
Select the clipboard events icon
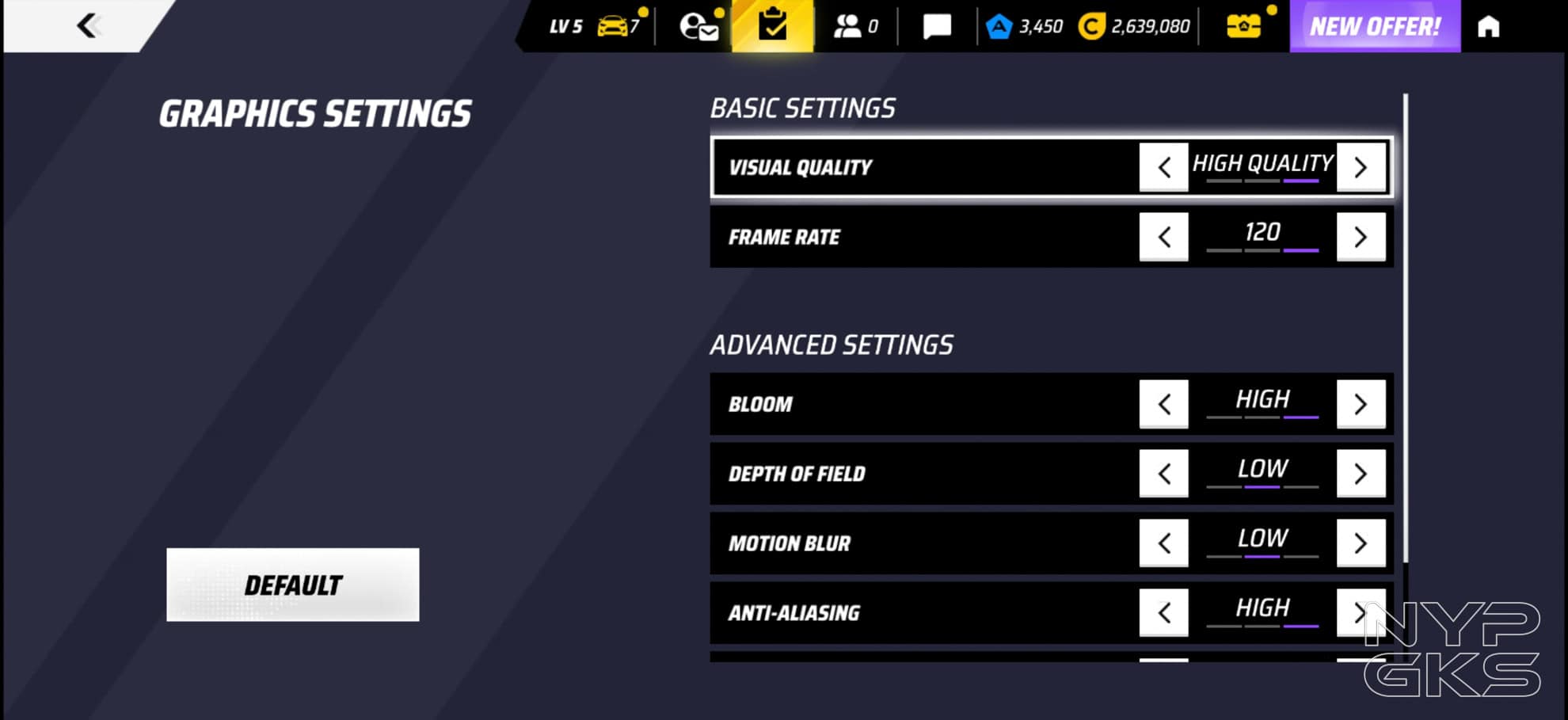coord(774,25)
